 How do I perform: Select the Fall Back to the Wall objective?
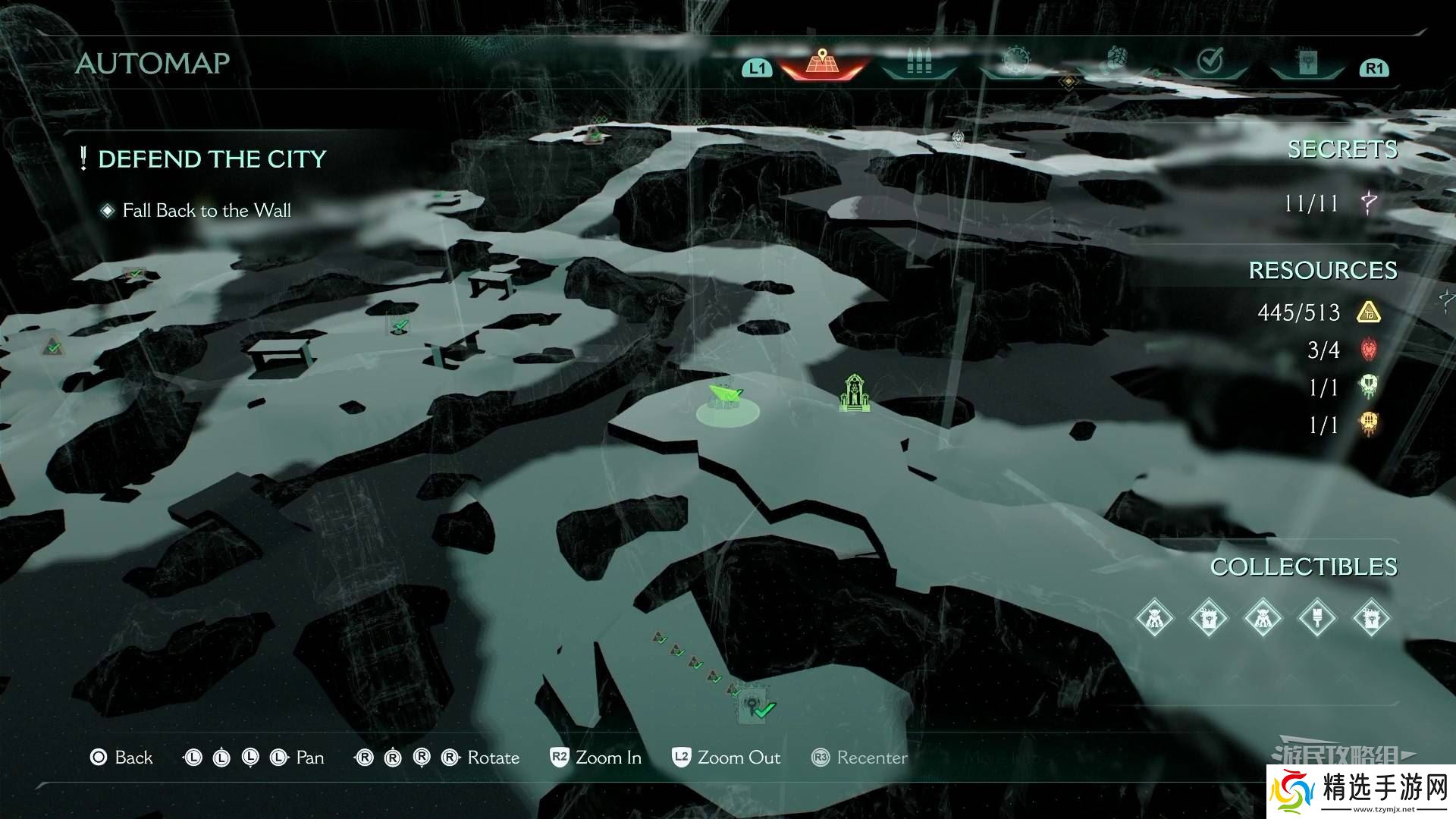tap(206, 211)
